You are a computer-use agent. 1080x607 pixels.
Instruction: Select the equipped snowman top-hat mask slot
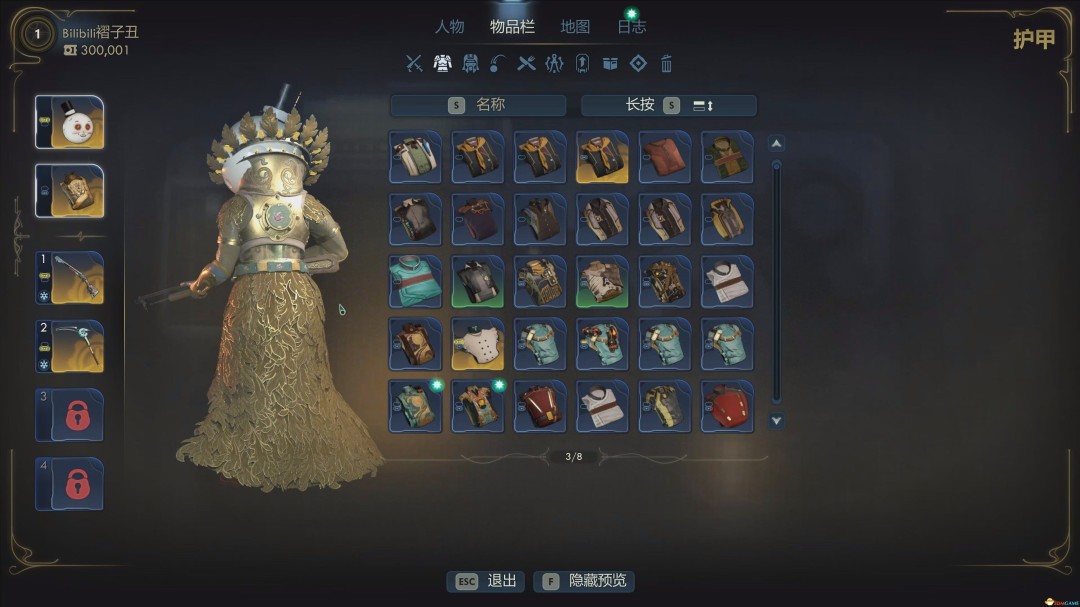69,122
